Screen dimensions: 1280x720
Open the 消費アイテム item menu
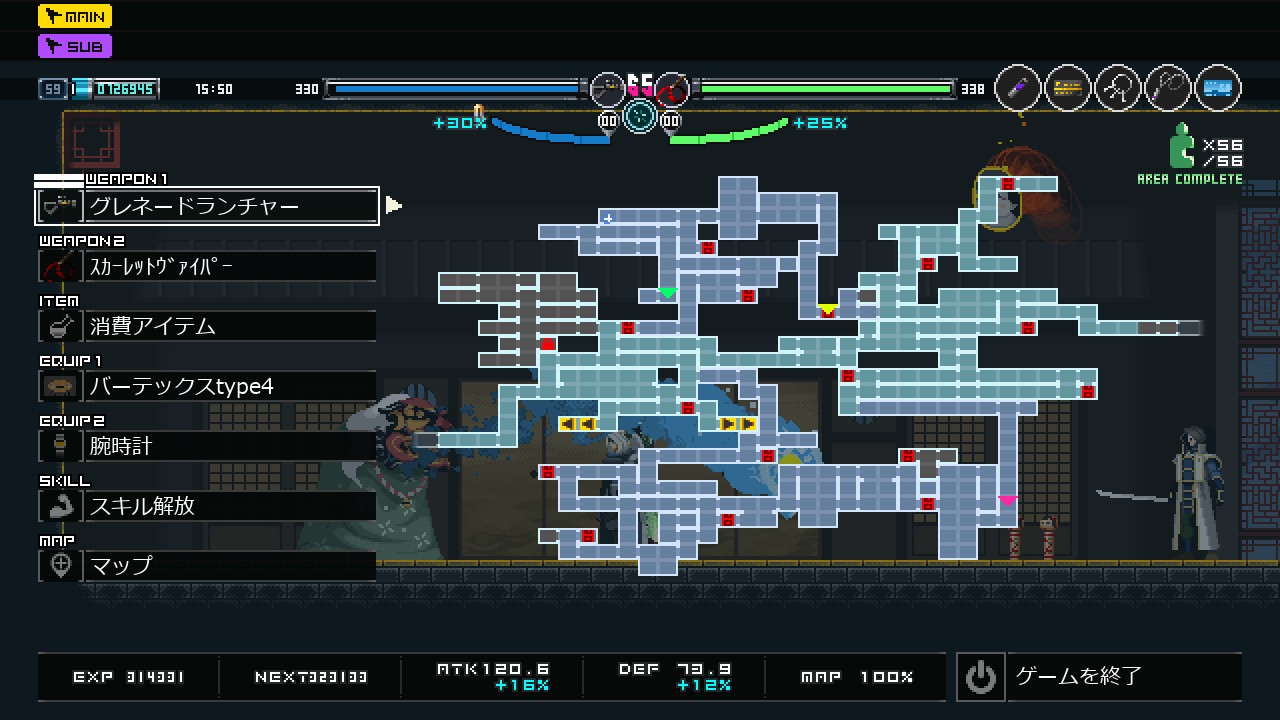207,326
